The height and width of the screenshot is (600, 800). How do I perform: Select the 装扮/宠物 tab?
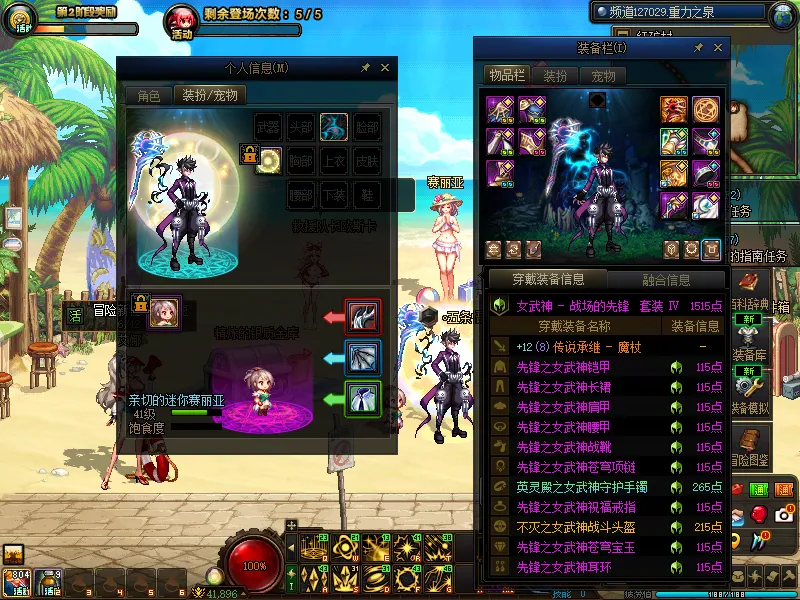pyautogui.click(x=209, y=96)
